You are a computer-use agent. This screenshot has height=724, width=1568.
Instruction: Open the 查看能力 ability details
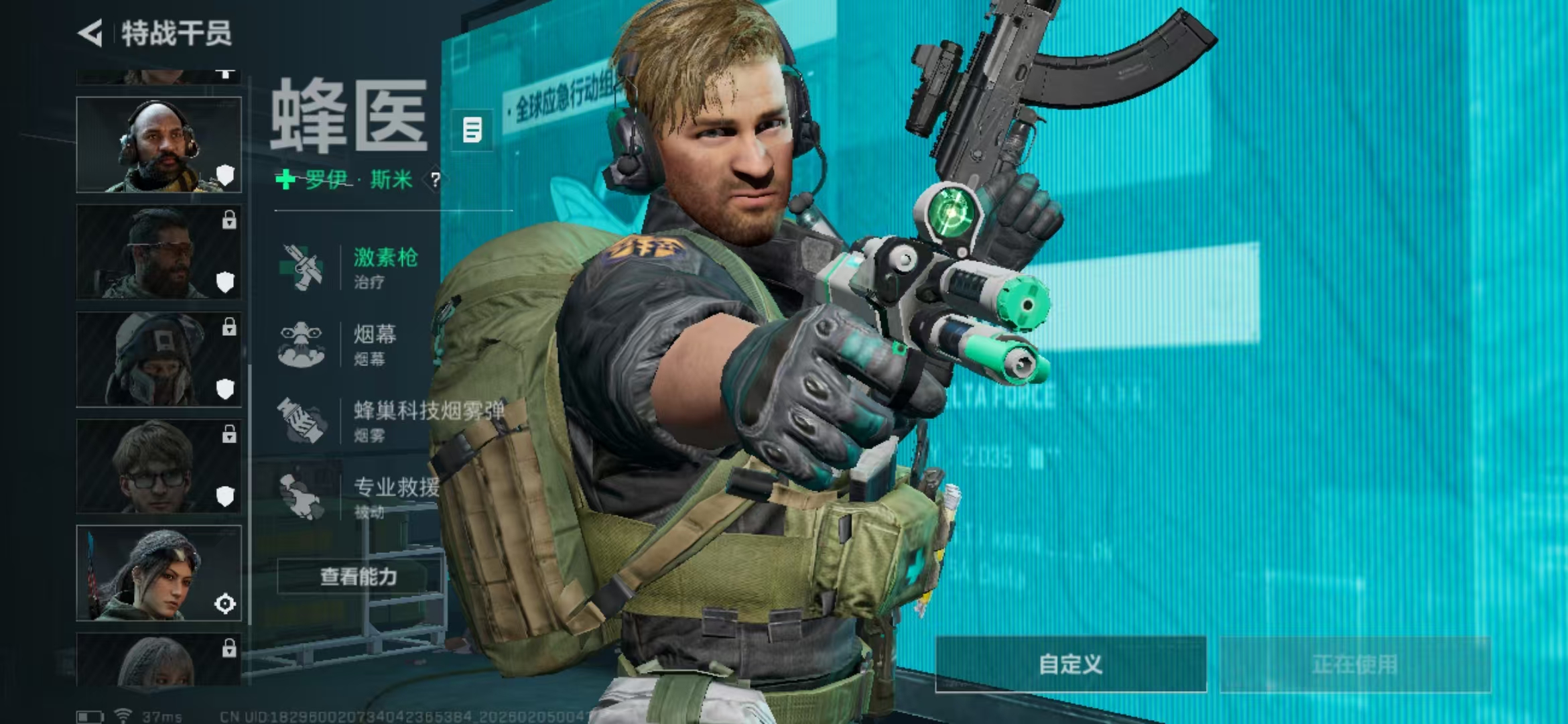359,577
